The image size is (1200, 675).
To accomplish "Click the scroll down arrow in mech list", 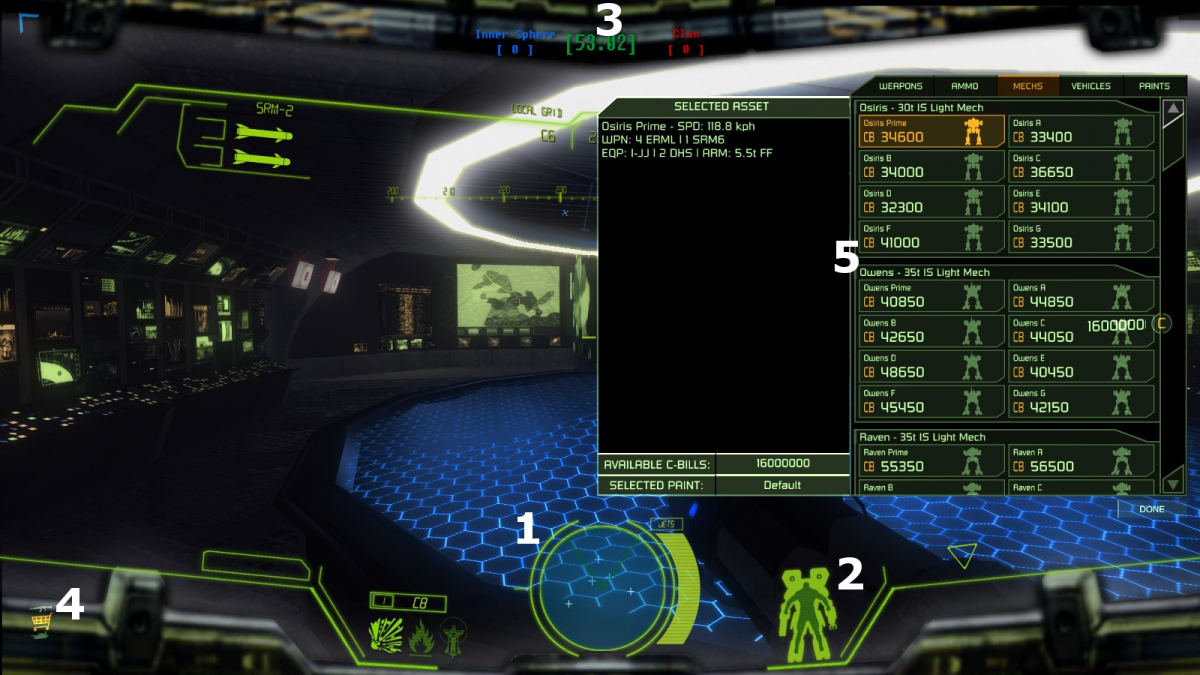I will click(1173, 484).
